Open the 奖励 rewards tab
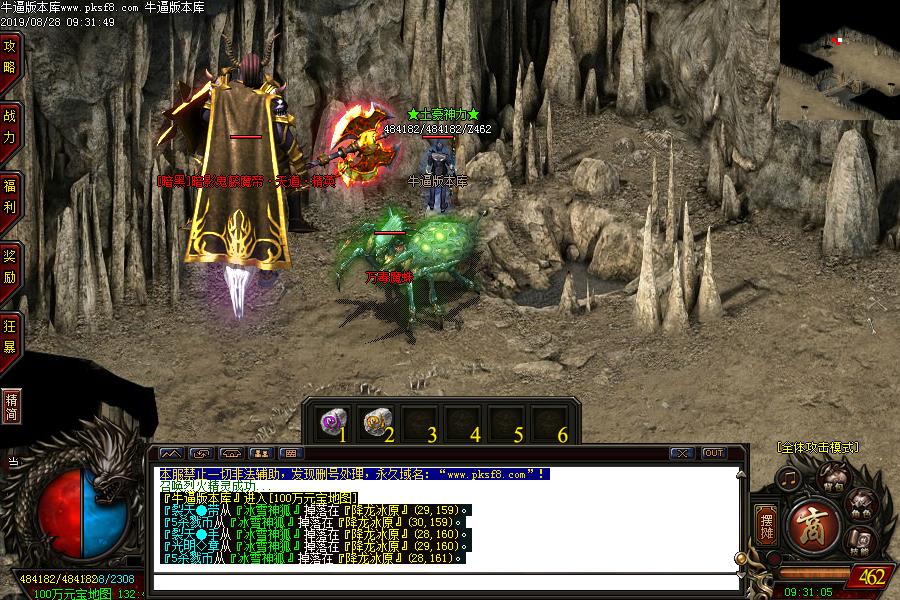900x600 pixels. [10, 265]
